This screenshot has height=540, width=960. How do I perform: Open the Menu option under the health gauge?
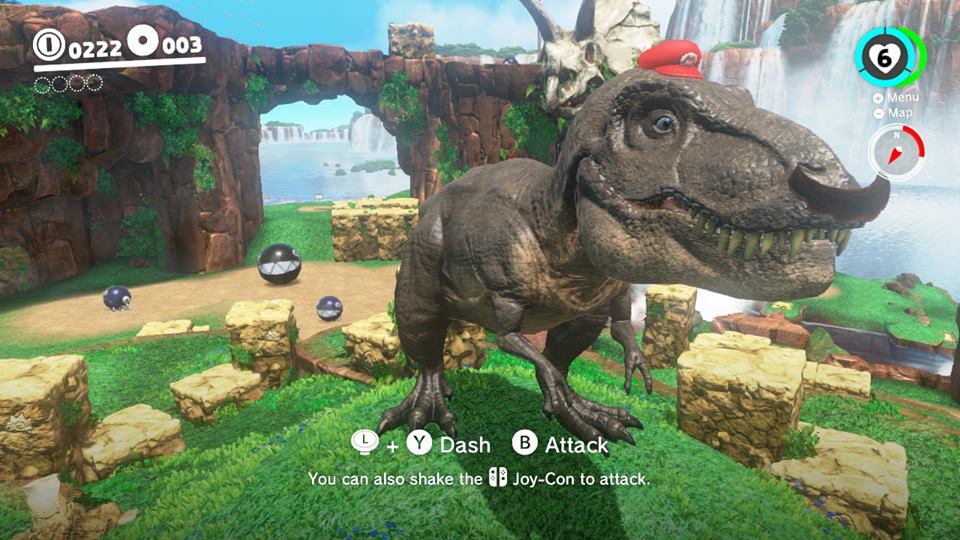pos(895,98)
